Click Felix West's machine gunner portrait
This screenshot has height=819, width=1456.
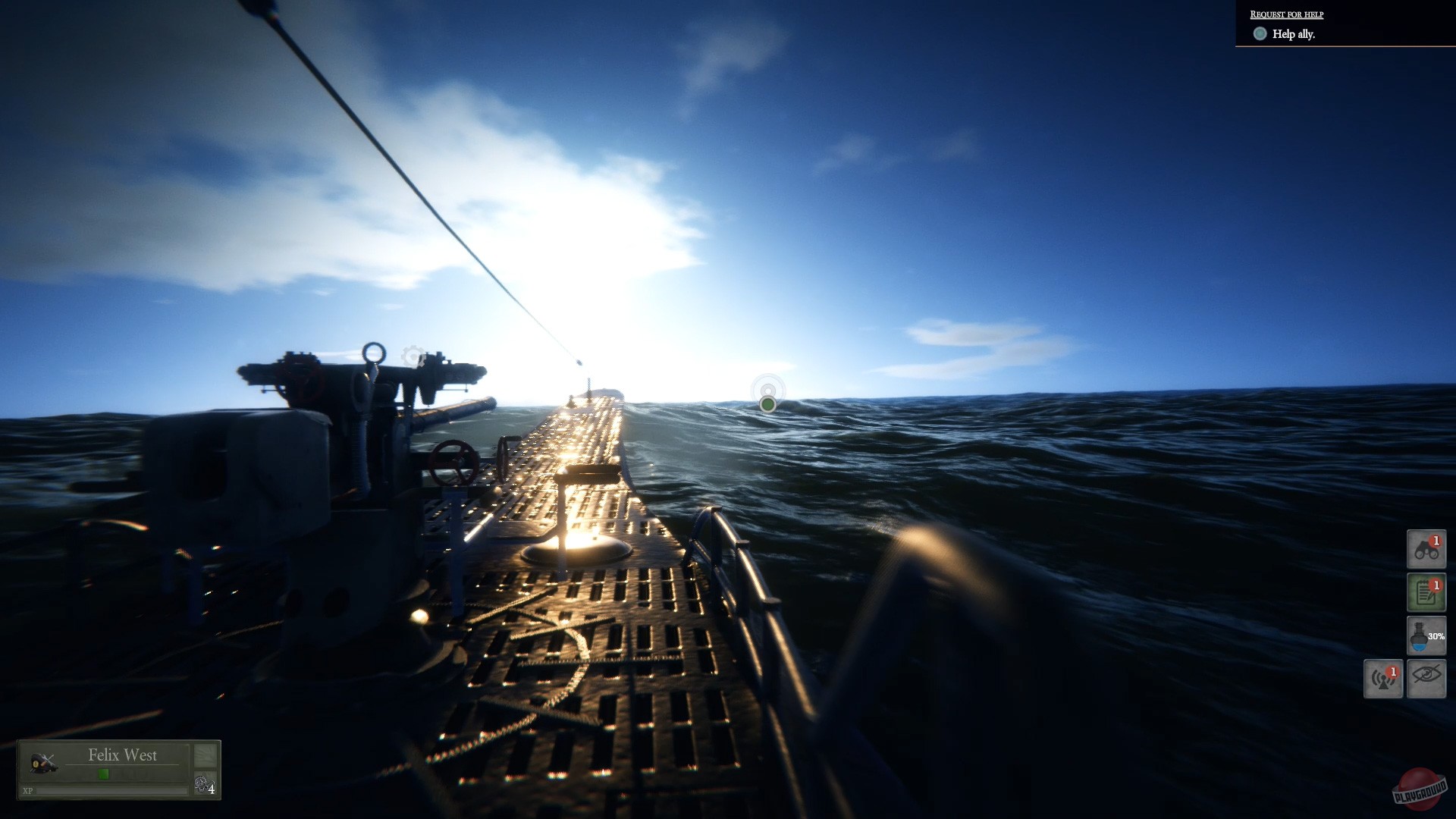coord(44,761)
